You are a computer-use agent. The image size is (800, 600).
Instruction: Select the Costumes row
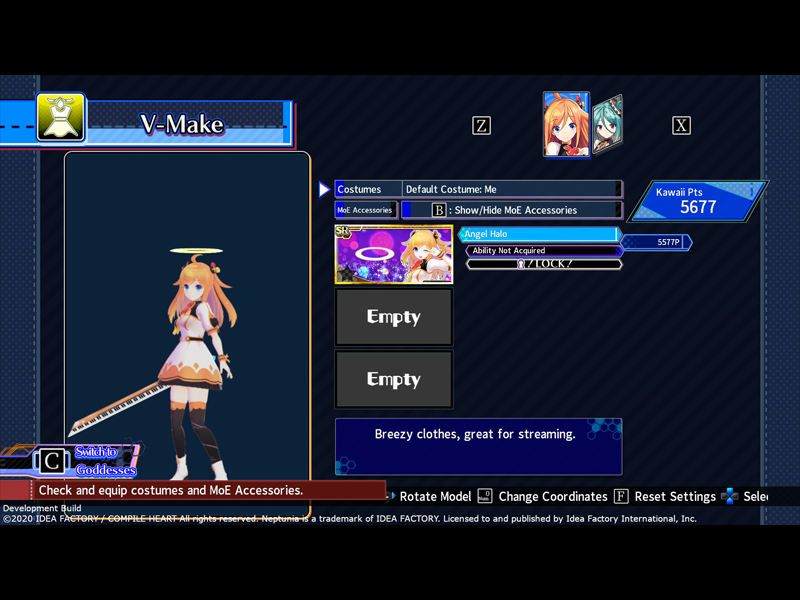coord(367,189)
